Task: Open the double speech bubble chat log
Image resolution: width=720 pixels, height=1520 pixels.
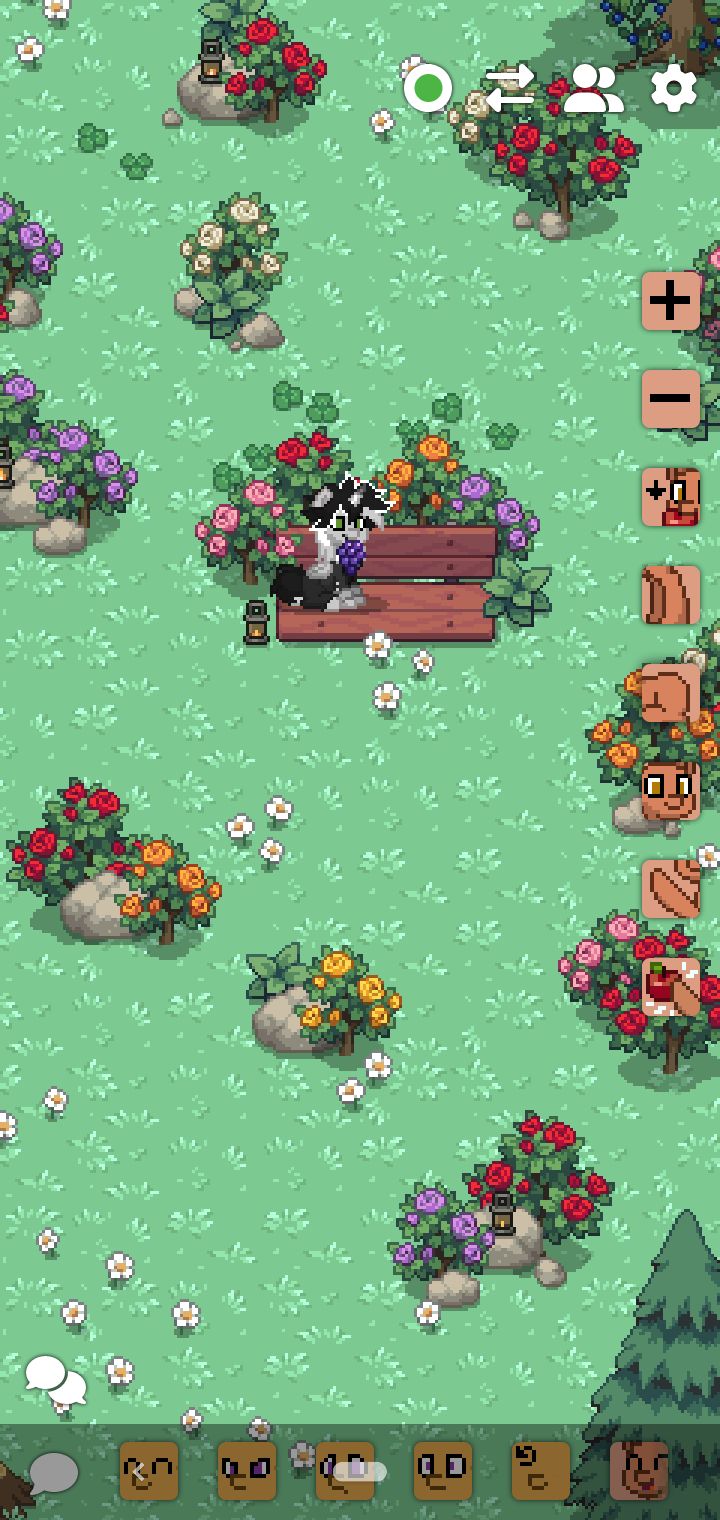Action: (55, 1380)
